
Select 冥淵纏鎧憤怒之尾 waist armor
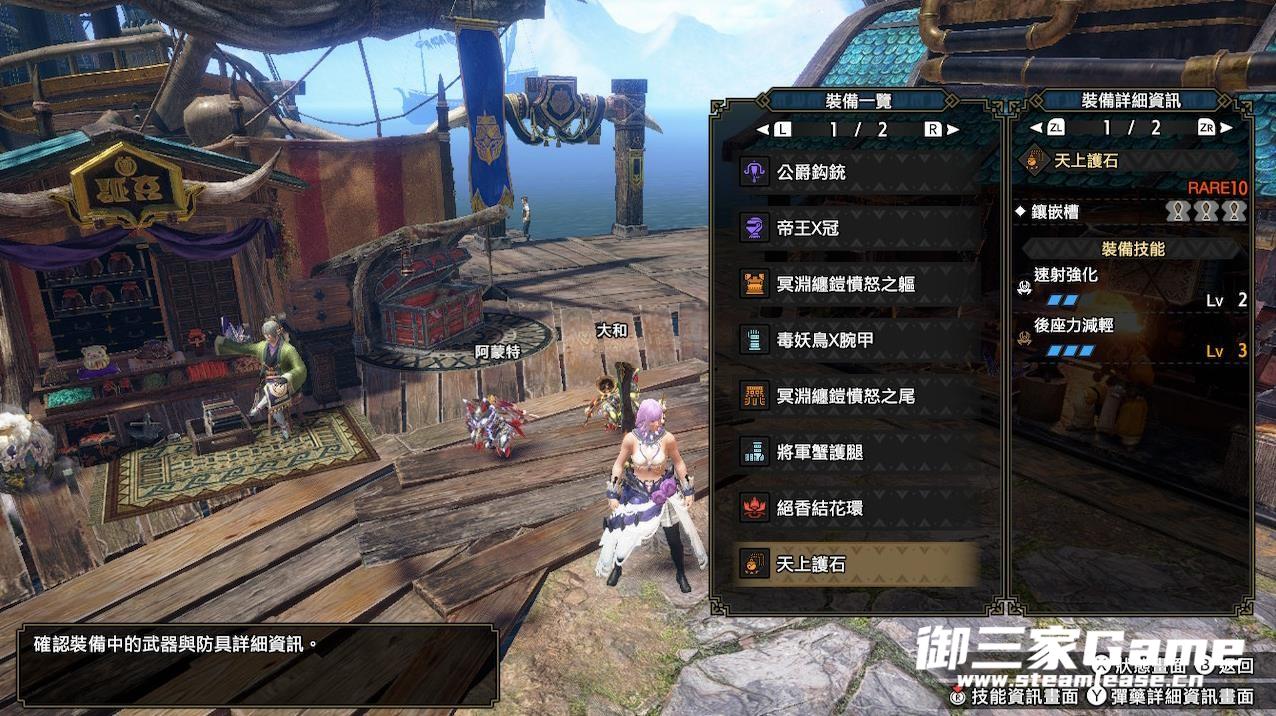(x=856, y=396)
